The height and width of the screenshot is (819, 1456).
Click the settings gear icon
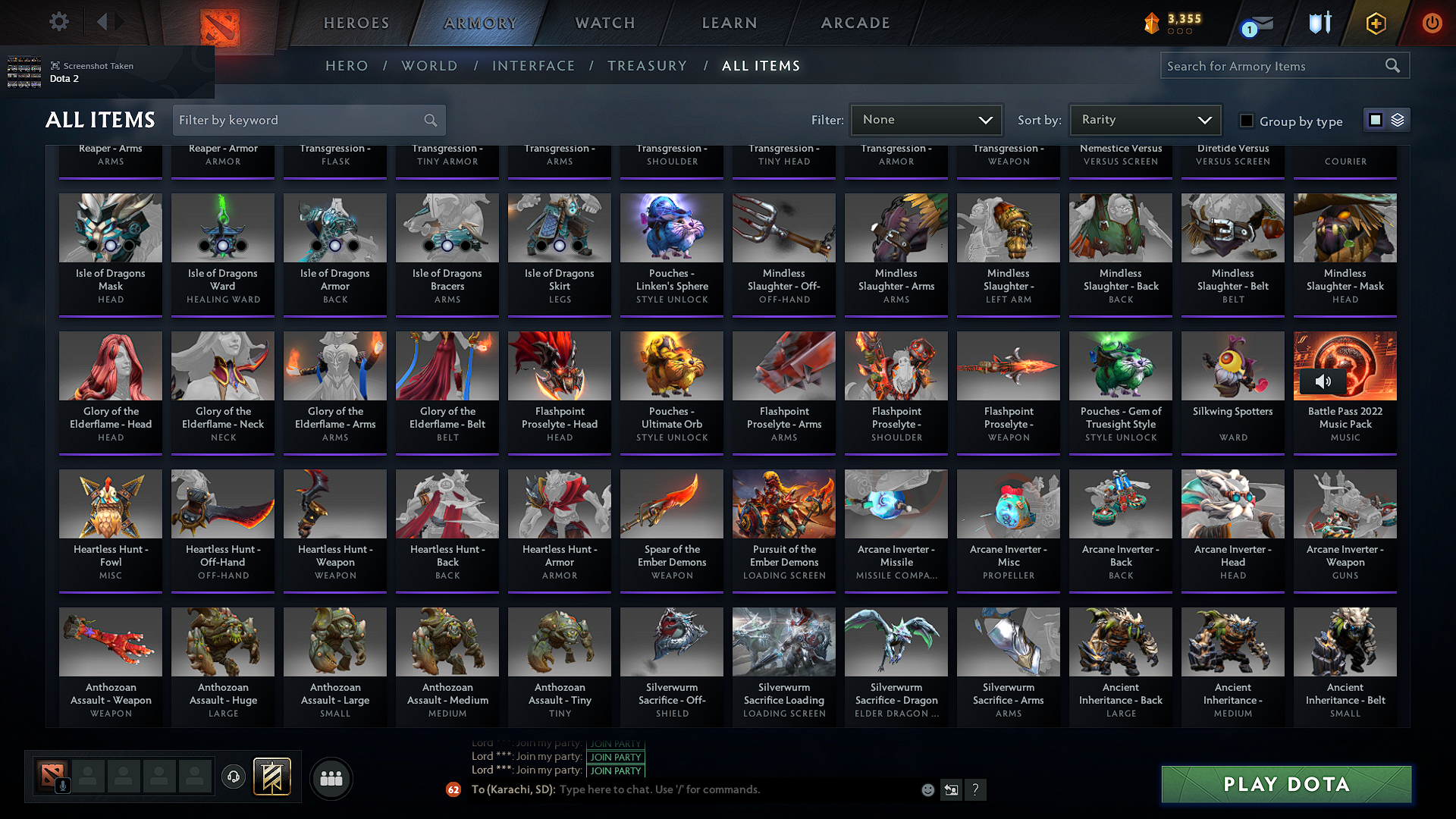point(58,22)
